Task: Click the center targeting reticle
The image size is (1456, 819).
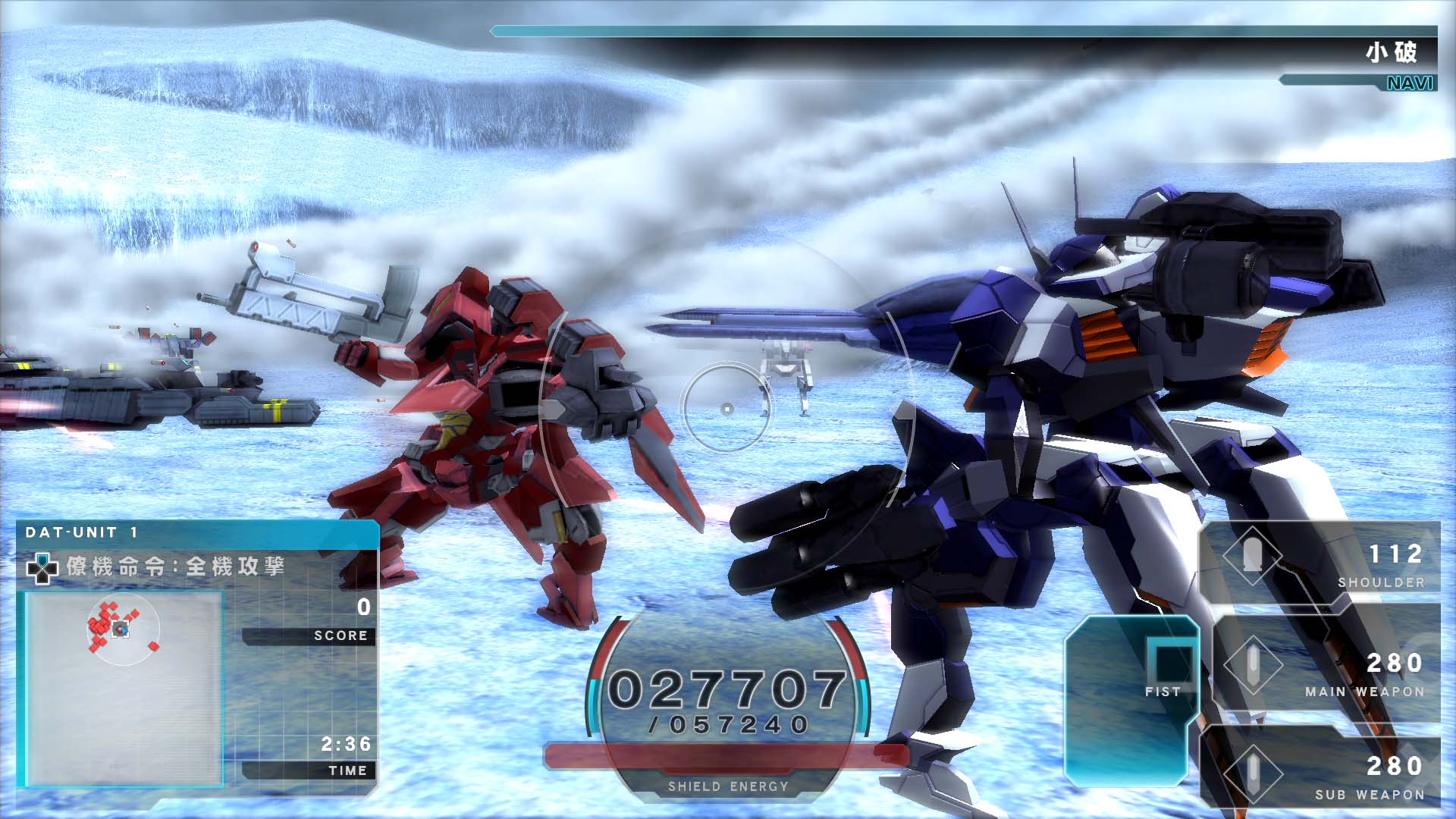Action: pyautogui.click(x=726, y=409)
